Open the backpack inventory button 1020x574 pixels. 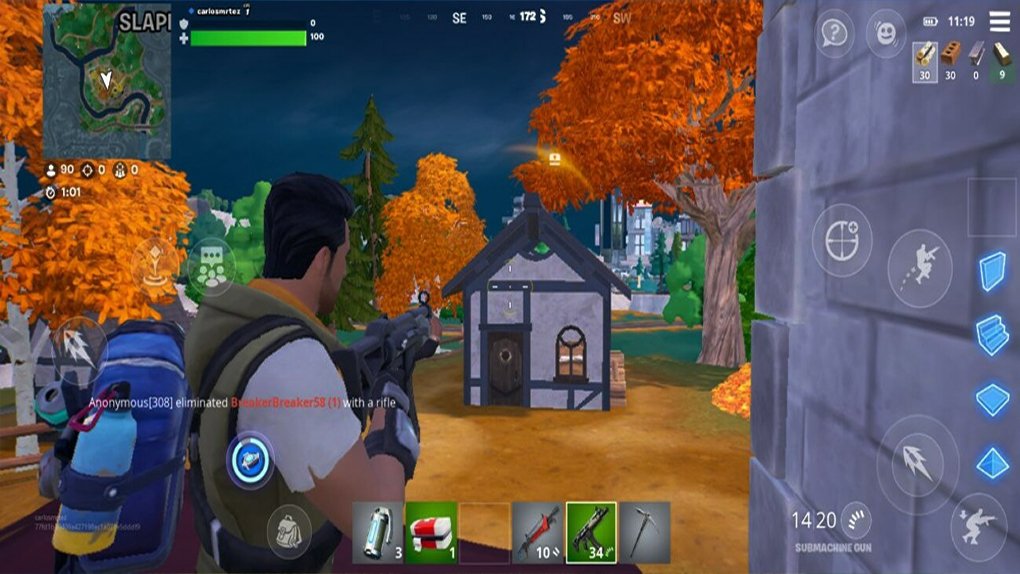[288, 532]
